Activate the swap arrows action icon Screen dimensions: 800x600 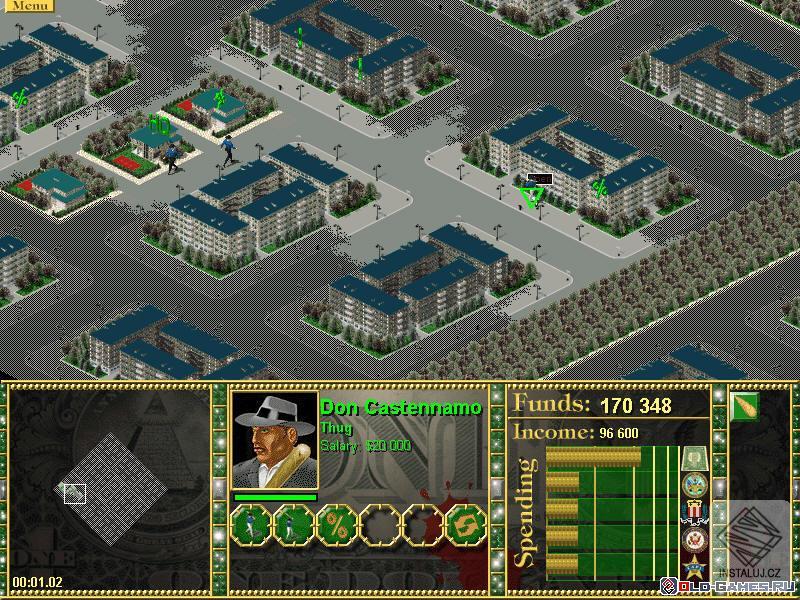coord(465,524)
